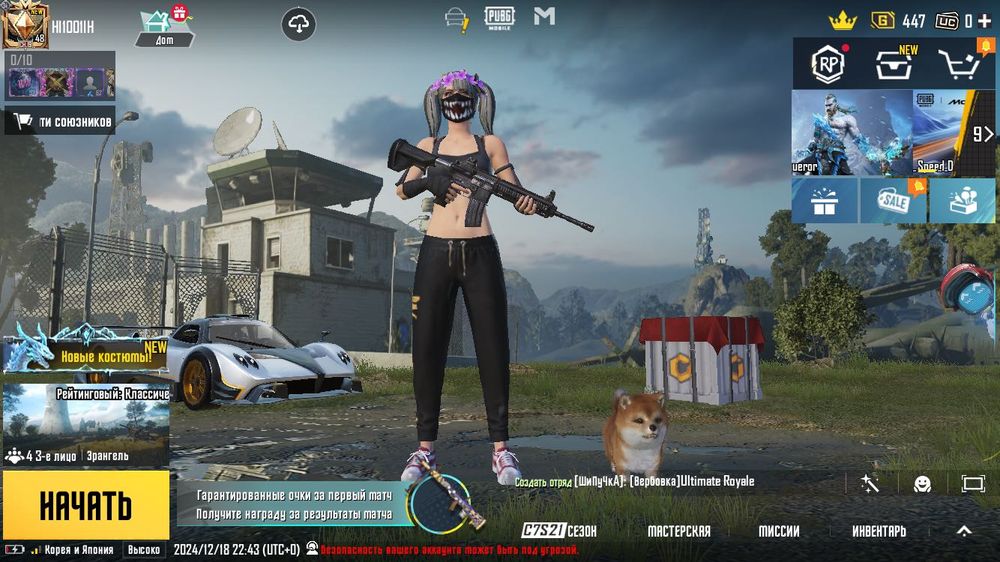Open the emote smiley face icon

[922, 484]
